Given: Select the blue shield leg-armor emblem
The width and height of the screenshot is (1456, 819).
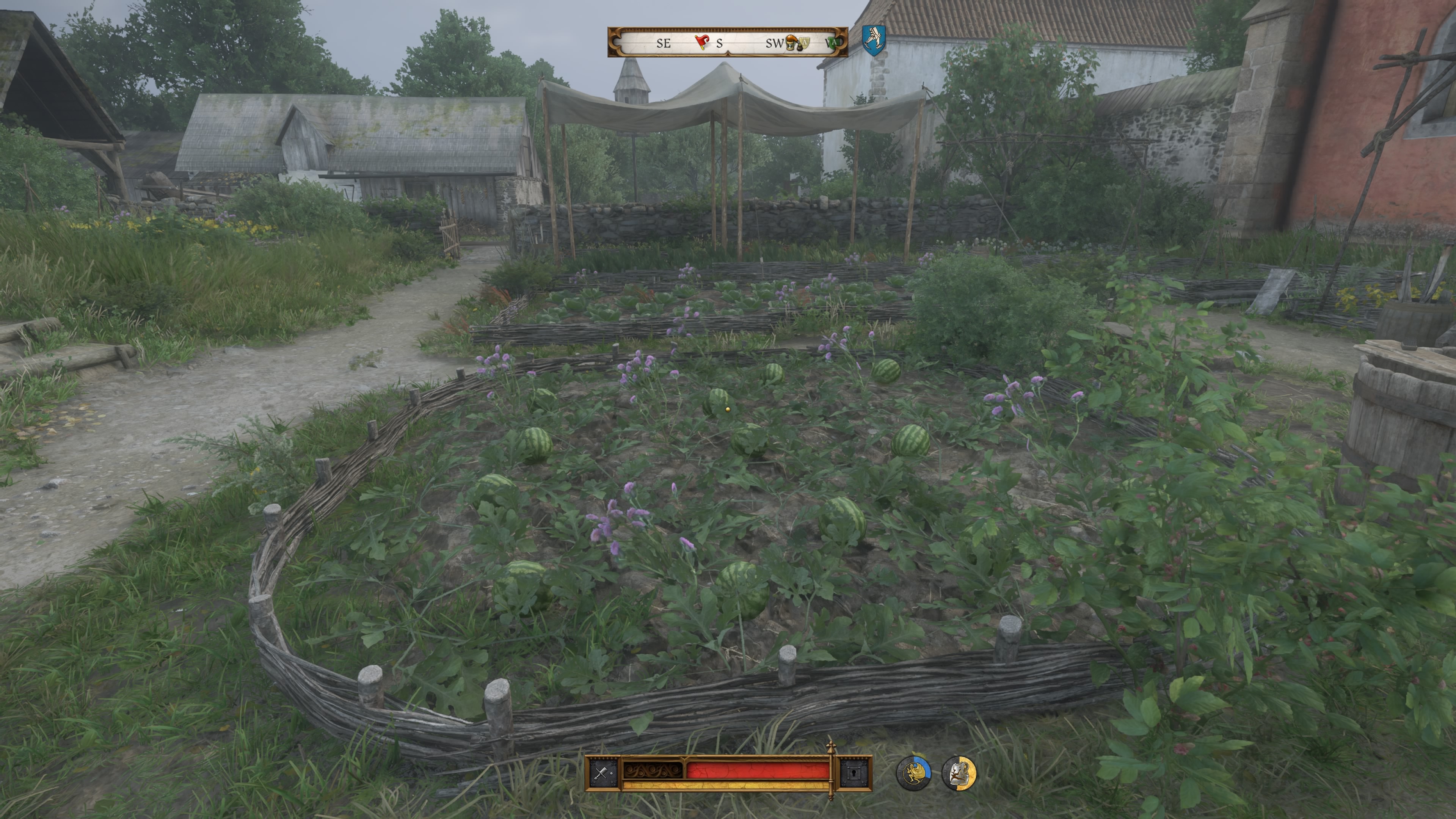Looking at the screenshot, I should coord(873,40).
